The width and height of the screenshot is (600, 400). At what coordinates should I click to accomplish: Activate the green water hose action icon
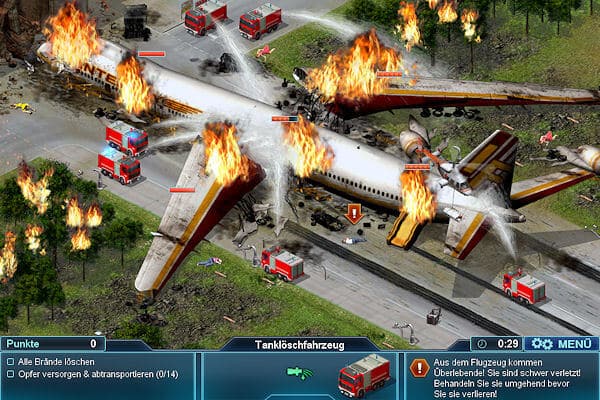(297, 373)
